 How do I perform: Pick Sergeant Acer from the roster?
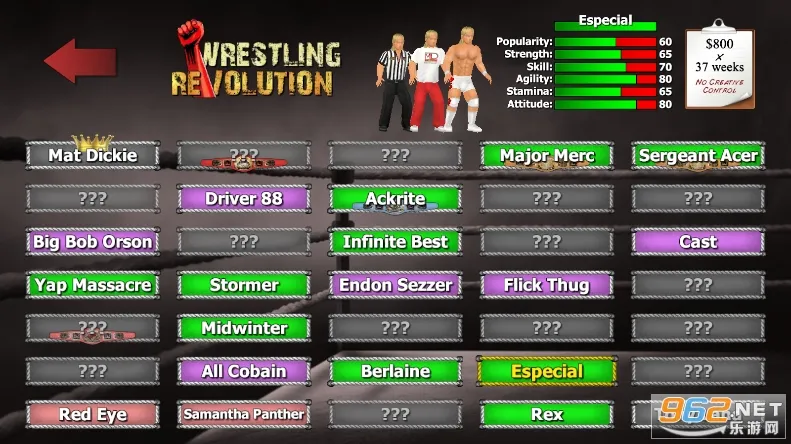[x=698, y=156]
